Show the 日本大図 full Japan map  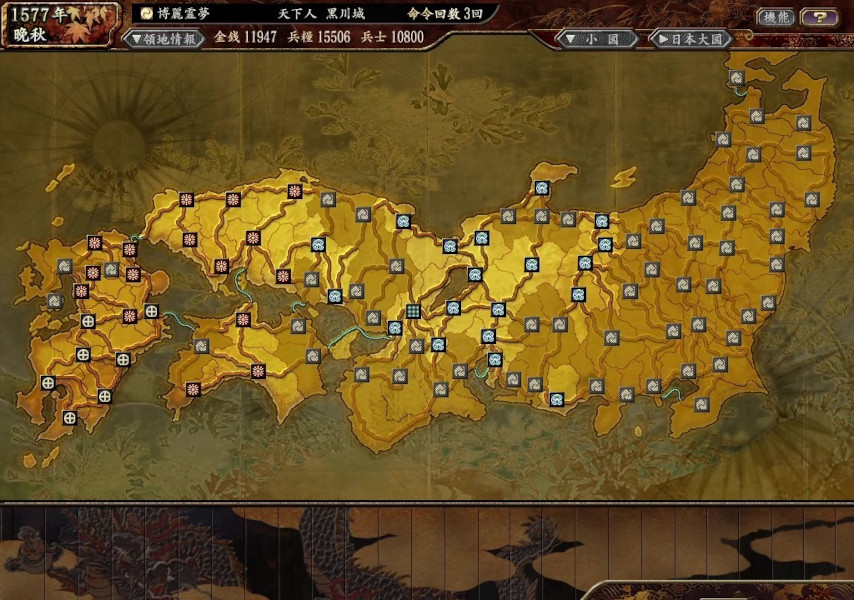(690, 38)
